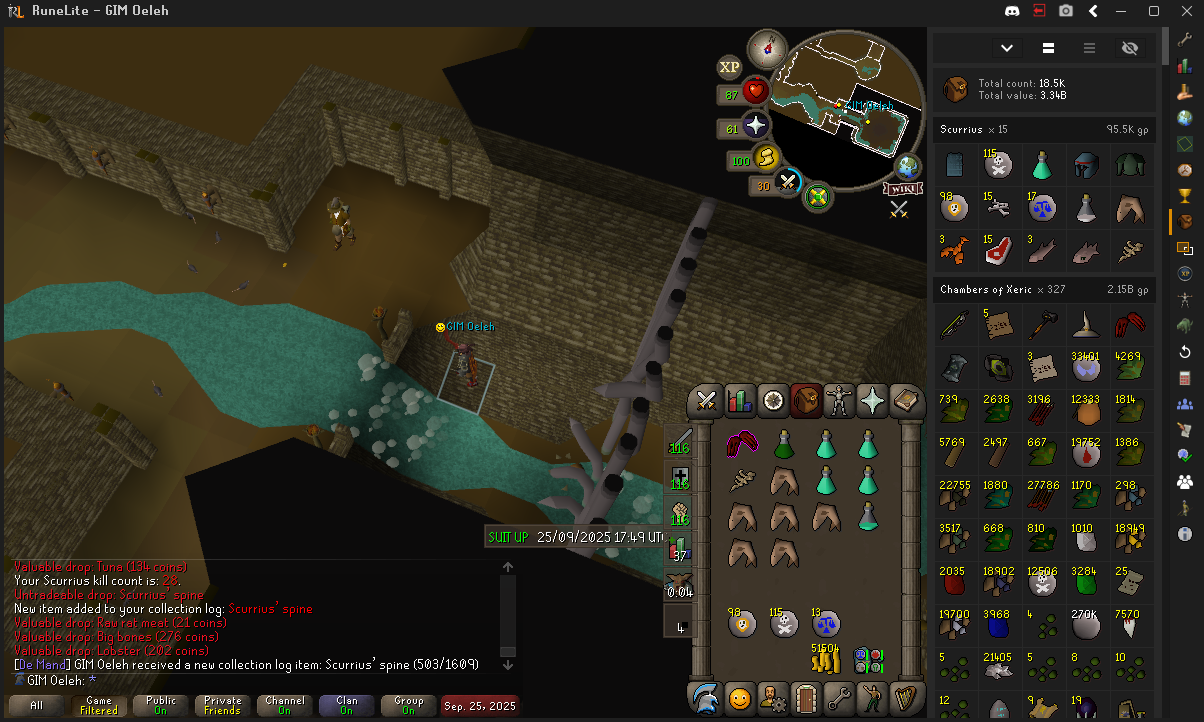This screenshot has height=722, width=1204.
Task: Click the Wiki lookup banner
Action: [901, 188]
